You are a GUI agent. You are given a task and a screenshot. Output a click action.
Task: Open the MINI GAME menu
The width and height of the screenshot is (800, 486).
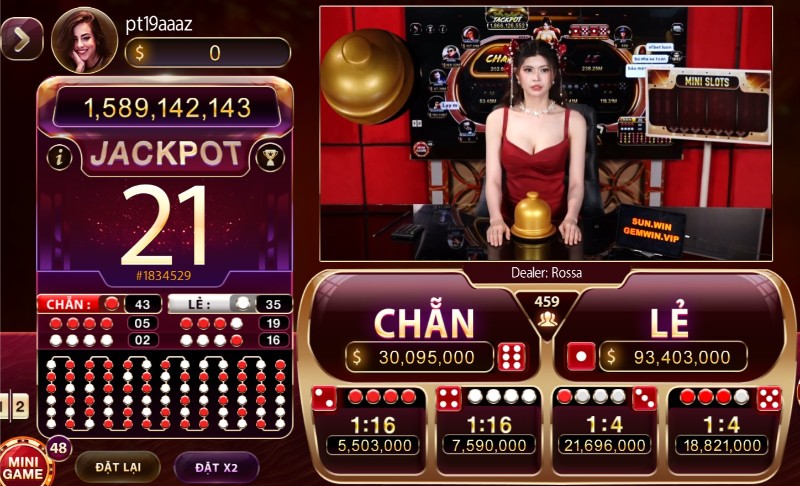point(22,464)
